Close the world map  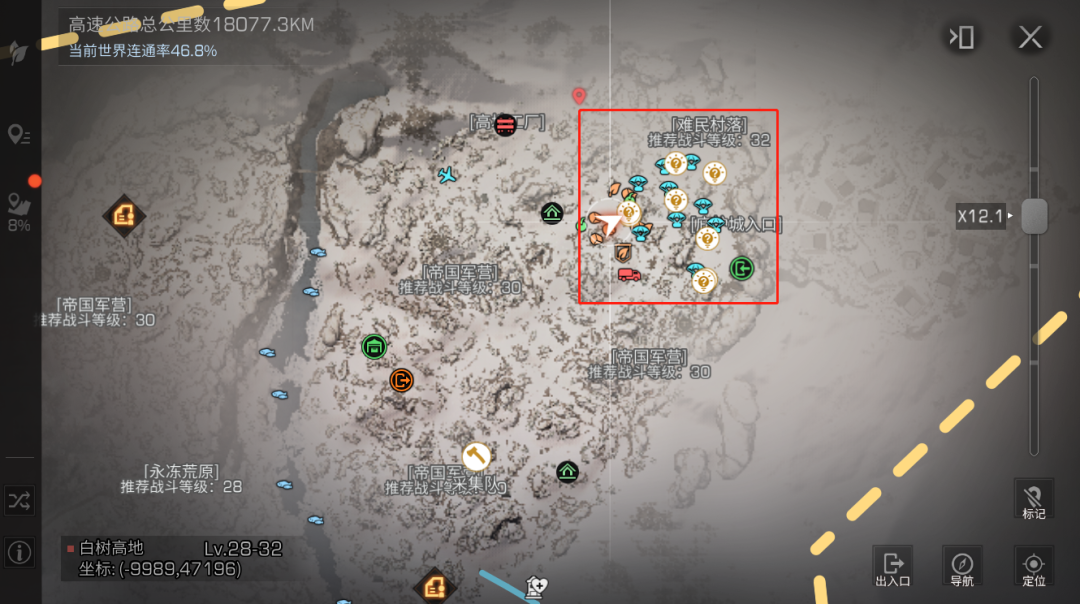[1030, 38]
